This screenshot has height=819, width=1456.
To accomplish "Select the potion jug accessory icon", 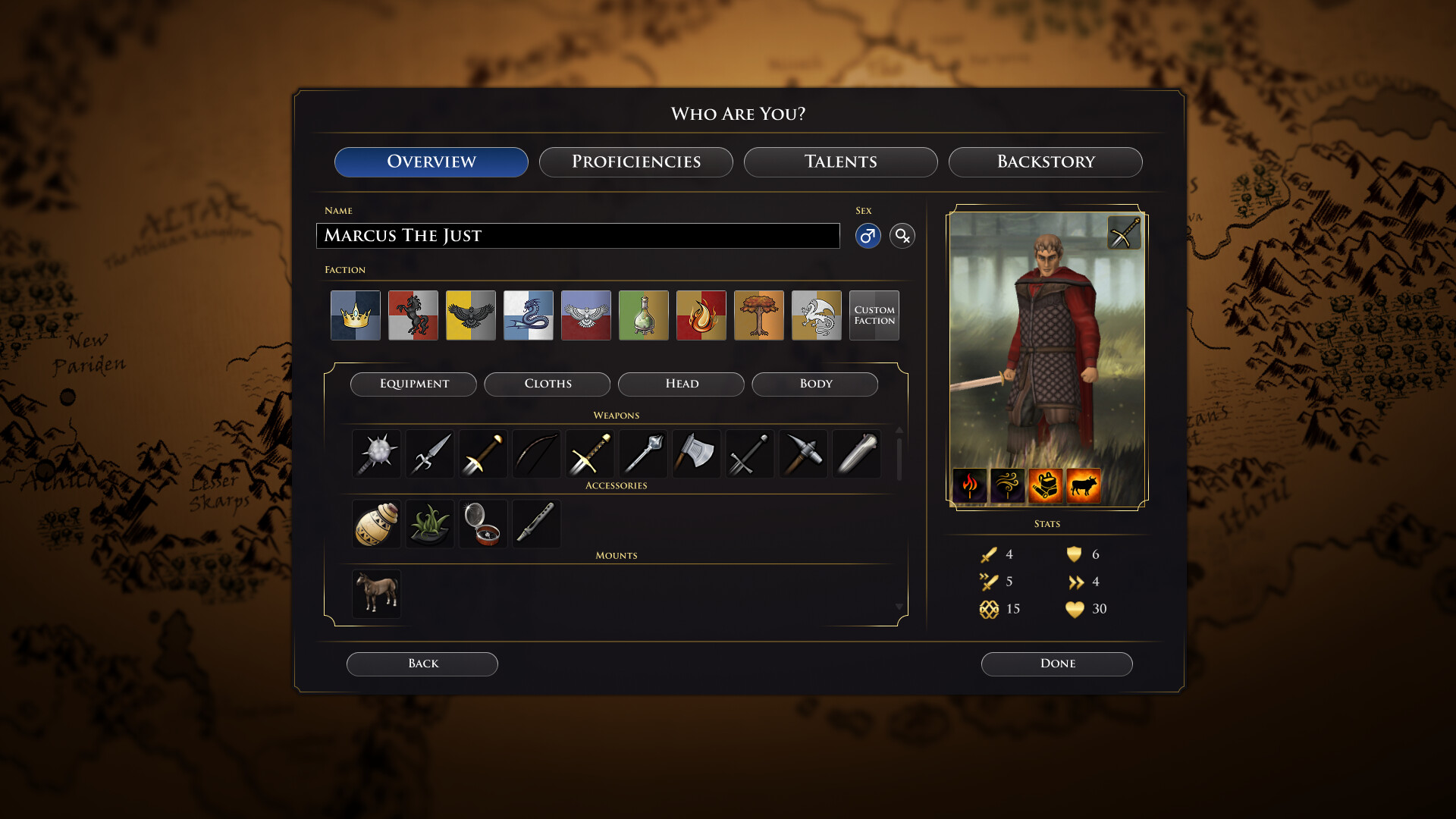I will click(376, 523).
